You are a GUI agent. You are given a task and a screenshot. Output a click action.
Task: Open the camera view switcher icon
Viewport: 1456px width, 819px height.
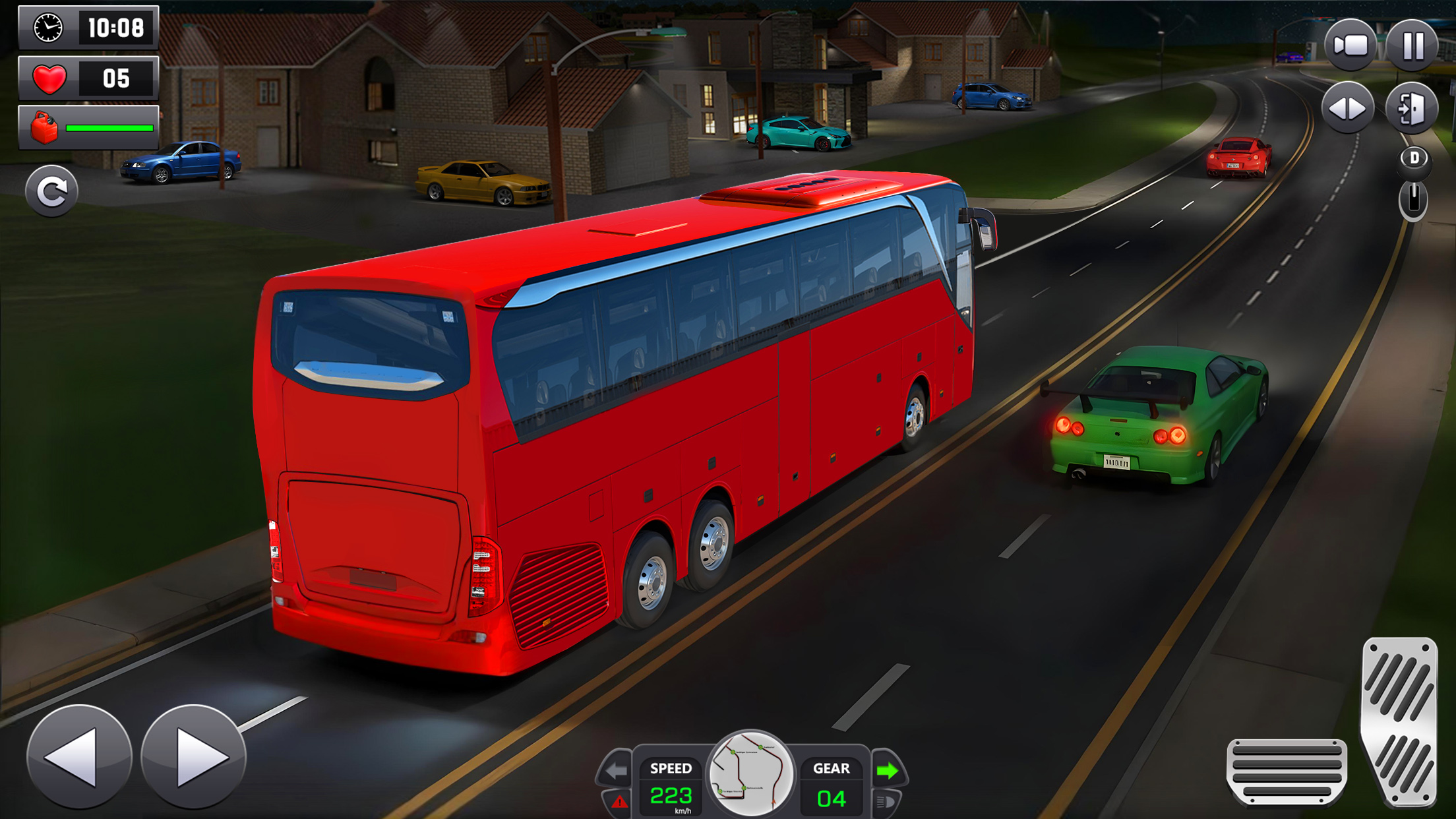click(x=1350, y=46)
